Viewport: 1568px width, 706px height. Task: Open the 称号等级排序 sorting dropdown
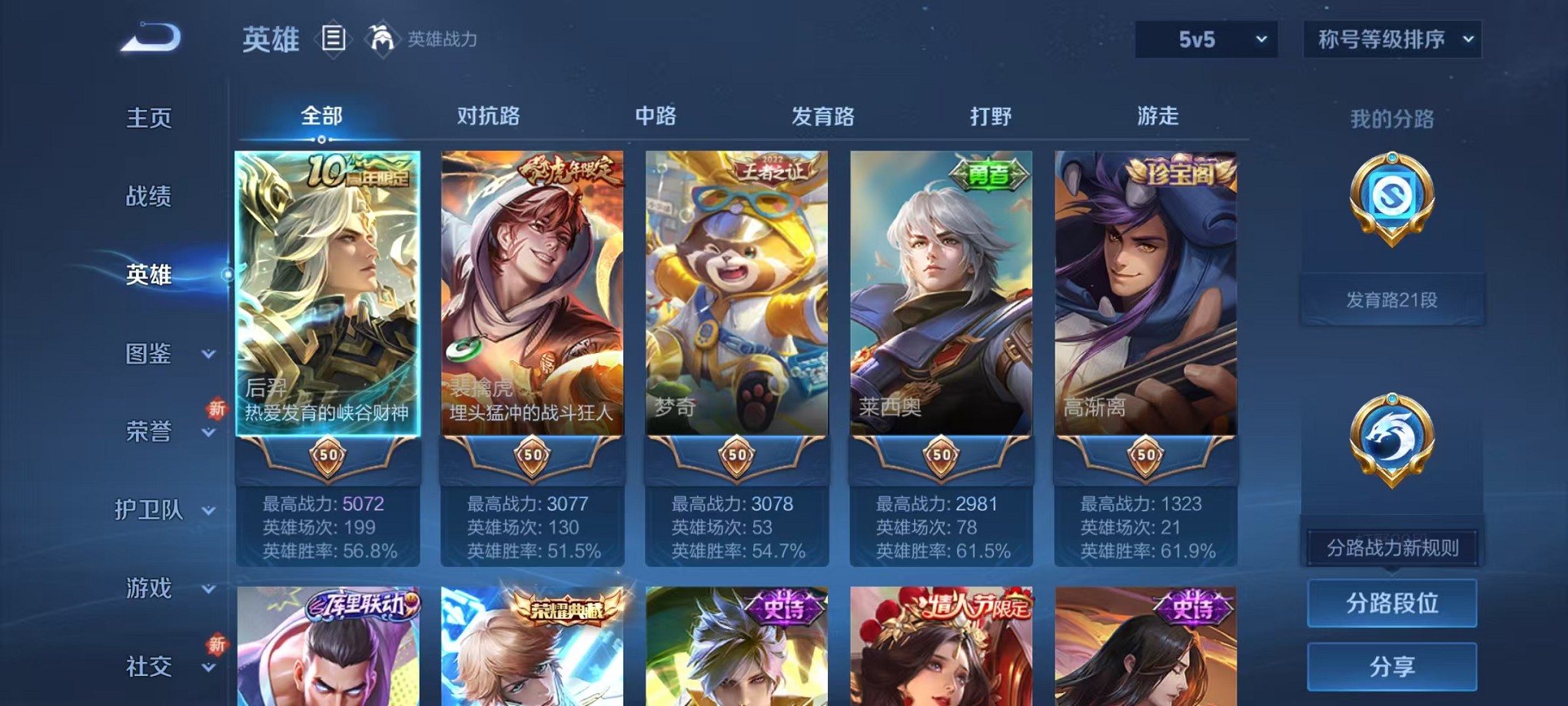click(x=1391, y=38)
